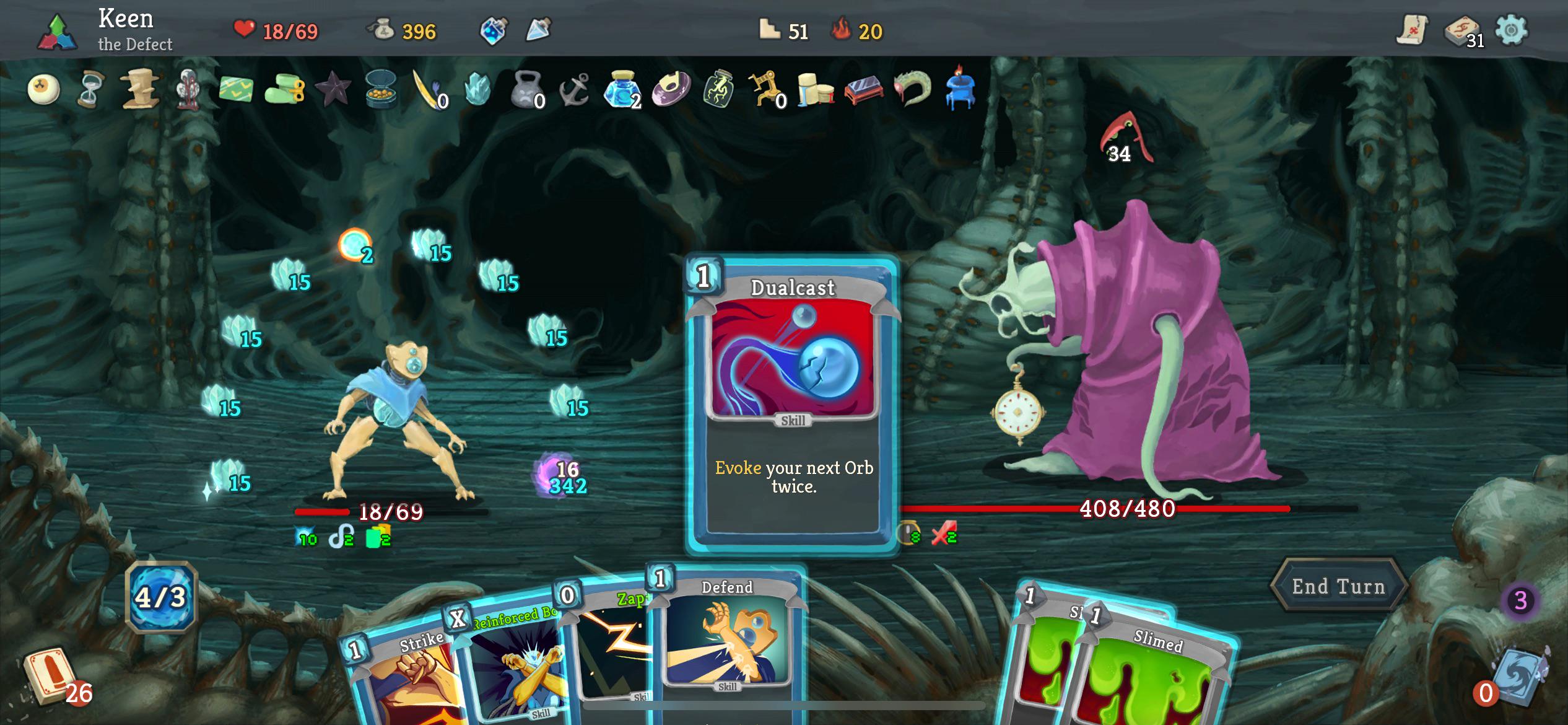Inspect the kettlebell relic
1568x725 pixels.
click(x=527, y=90)
